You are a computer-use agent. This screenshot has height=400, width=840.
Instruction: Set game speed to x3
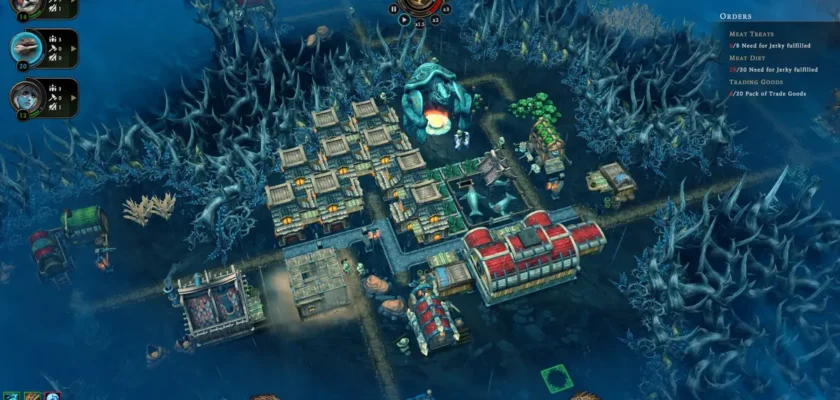pyautogui.click(x=445, y=9)
